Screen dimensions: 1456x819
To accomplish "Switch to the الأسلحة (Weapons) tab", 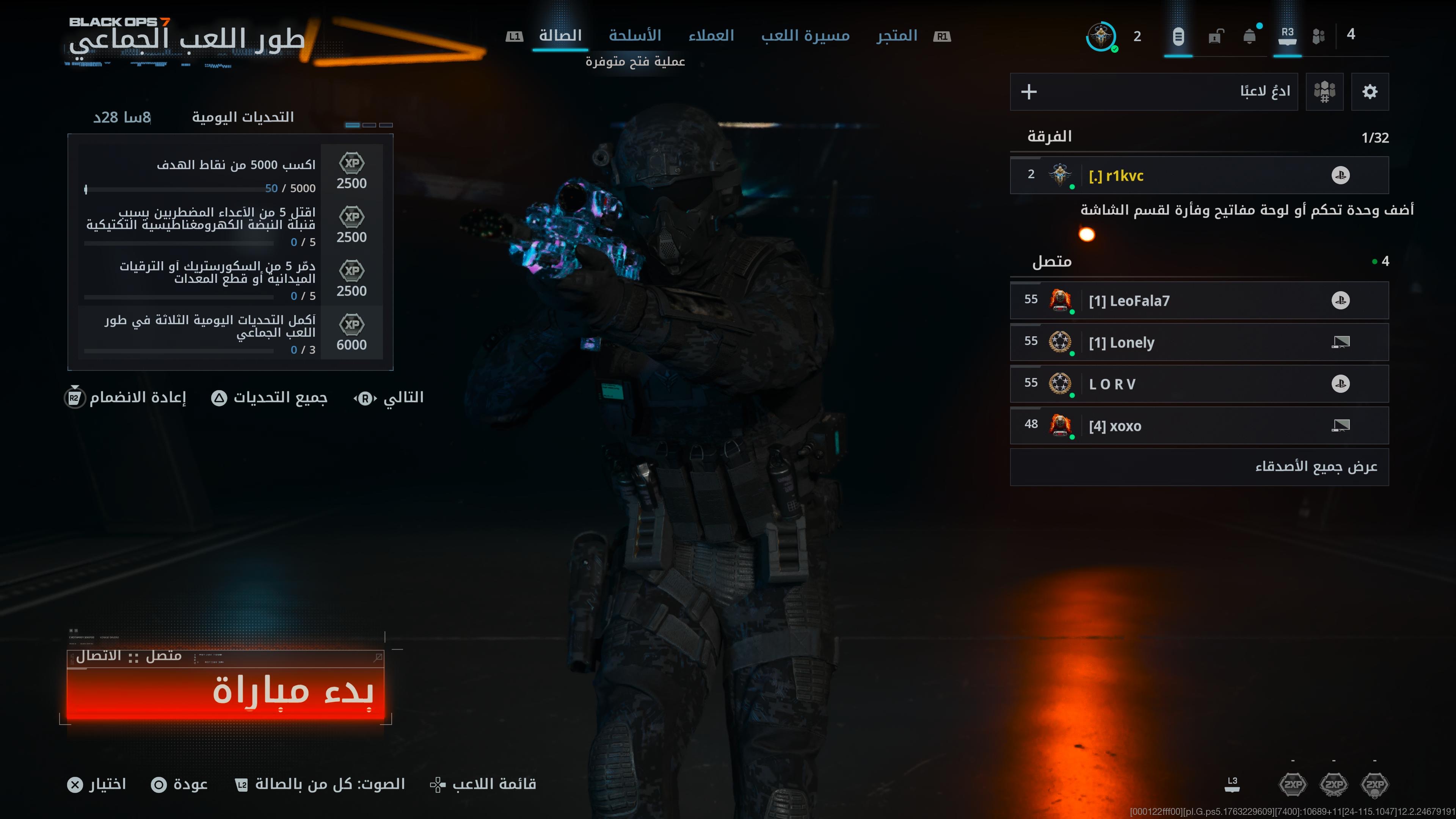I will pyautogui.click(x=635, y=36).
